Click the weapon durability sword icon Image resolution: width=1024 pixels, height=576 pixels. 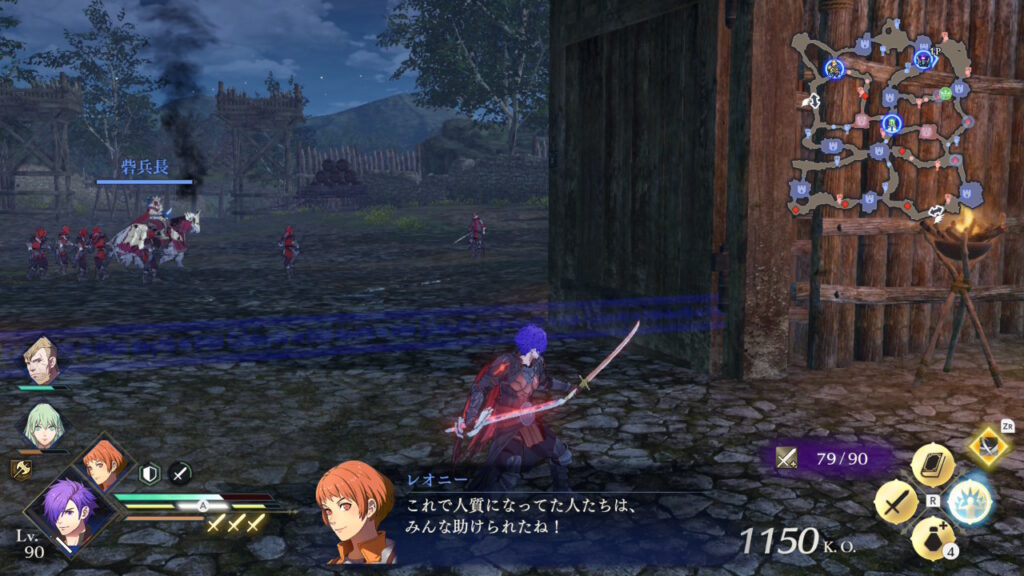[787, 459]
